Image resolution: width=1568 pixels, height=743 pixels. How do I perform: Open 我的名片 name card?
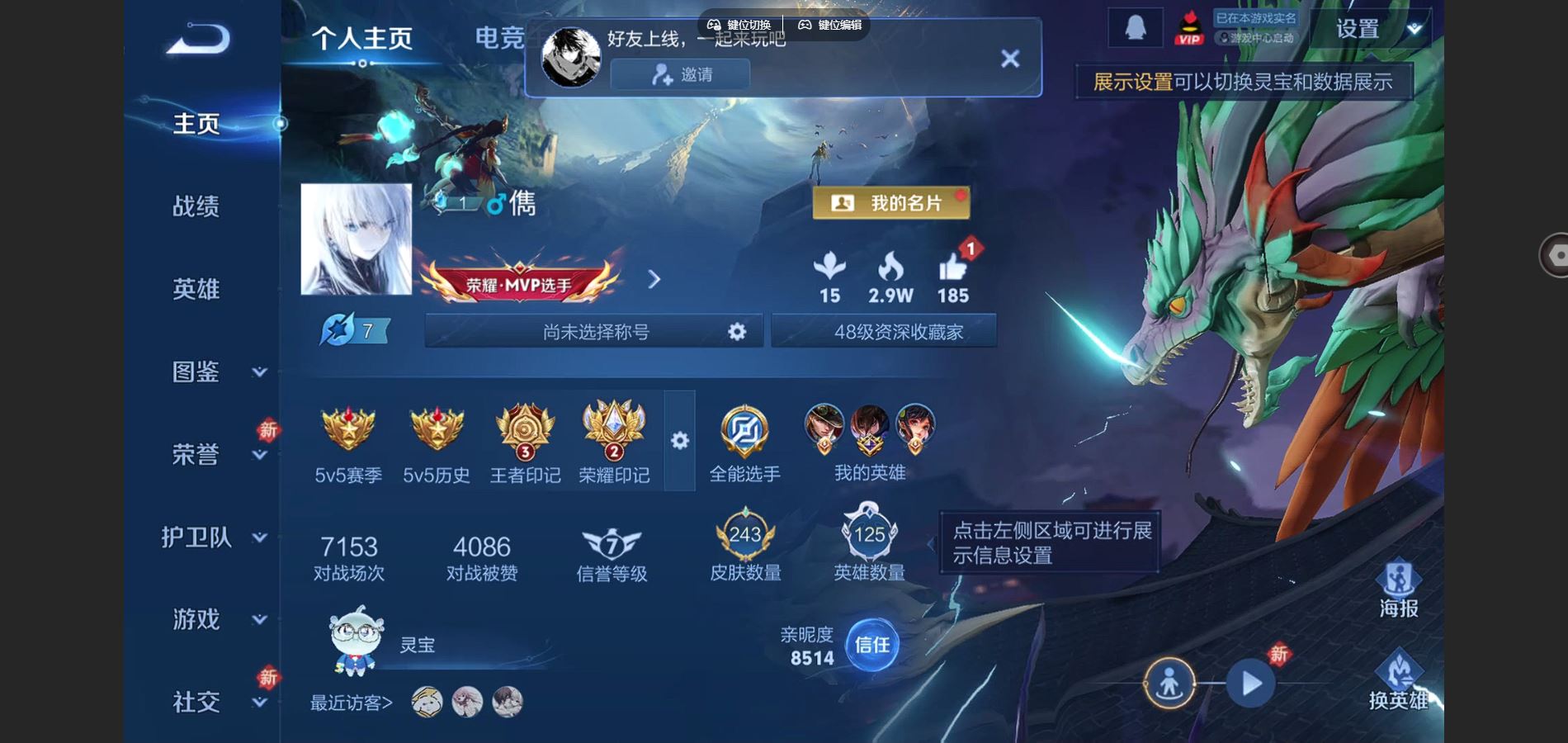click(x=890, y=203)
